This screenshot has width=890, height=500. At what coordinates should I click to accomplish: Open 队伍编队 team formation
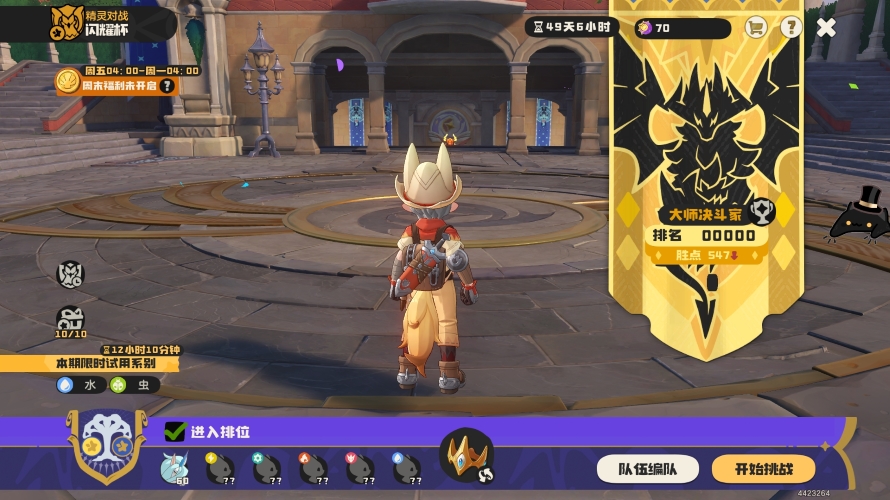tap(647, 468)
